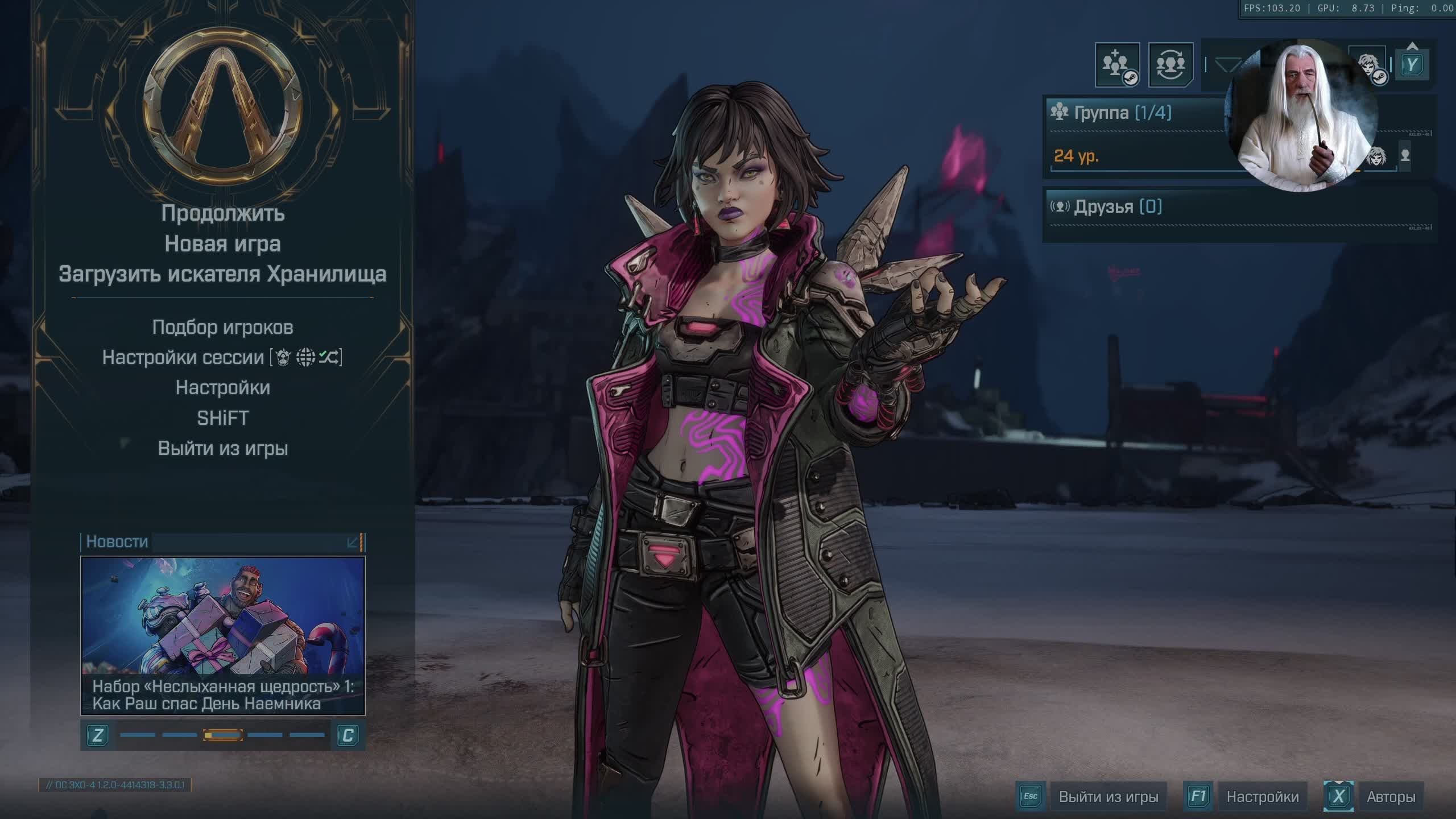This screenshot has height=819, width=1456.
Task: Click the invite players icon with plus sign
Action: 1116,65
